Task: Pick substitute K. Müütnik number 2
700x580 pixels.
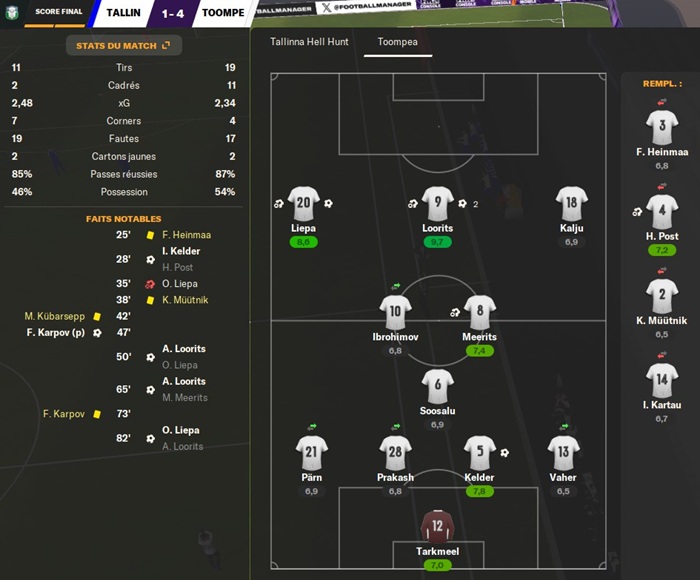Action: [x=661, y=296]
